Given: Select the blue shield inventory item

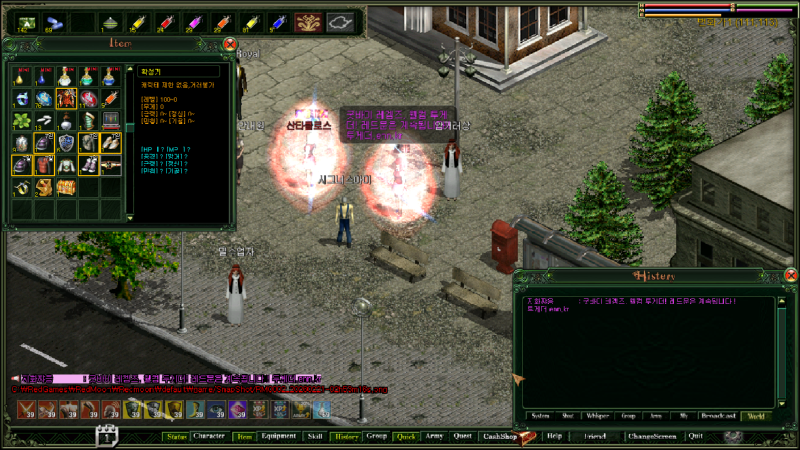Looking at the screenshot, I should [x=66, y=143].
